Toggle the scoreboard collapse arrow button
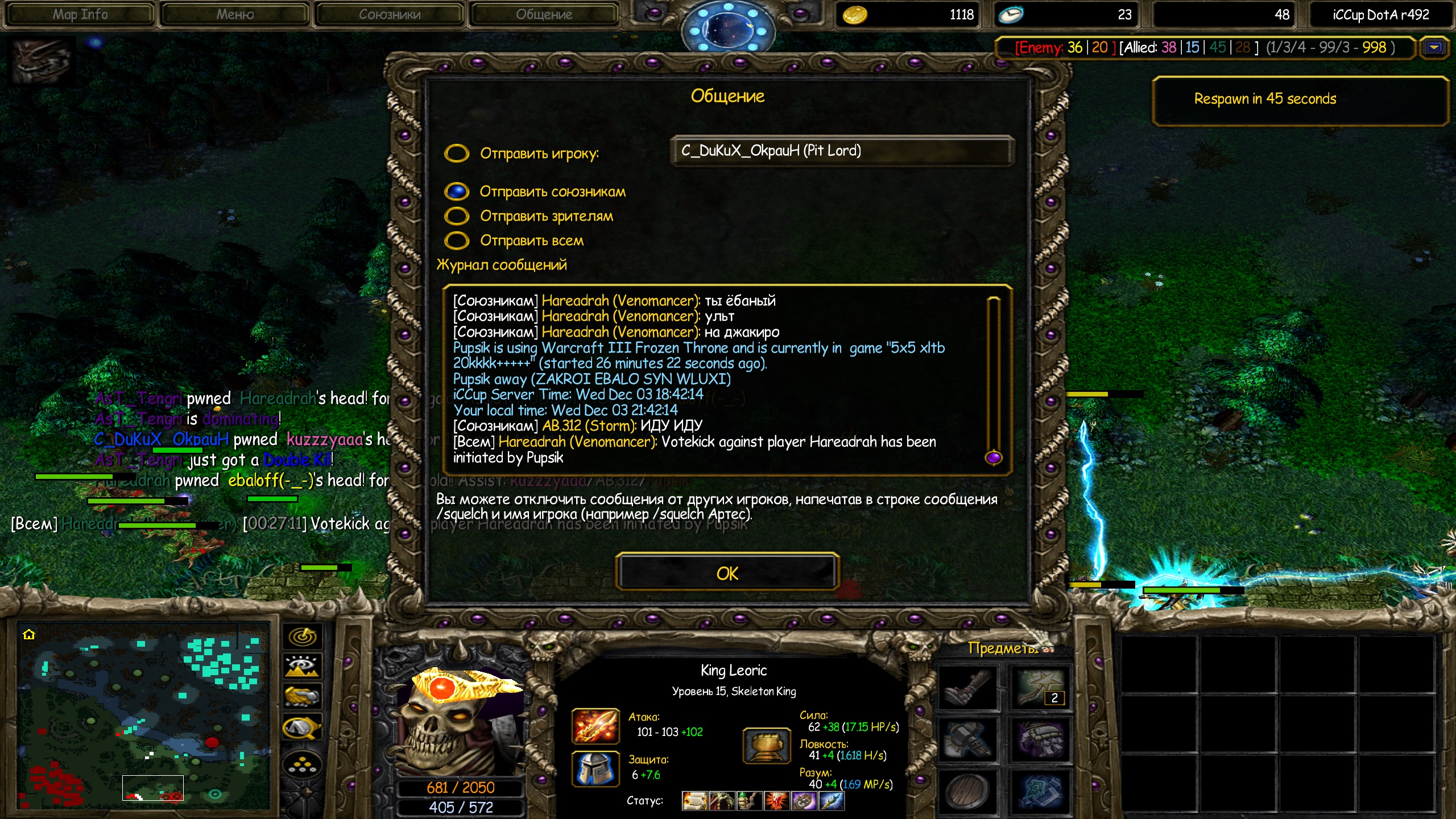1456x819 pixels. [x=1434, y=48]
